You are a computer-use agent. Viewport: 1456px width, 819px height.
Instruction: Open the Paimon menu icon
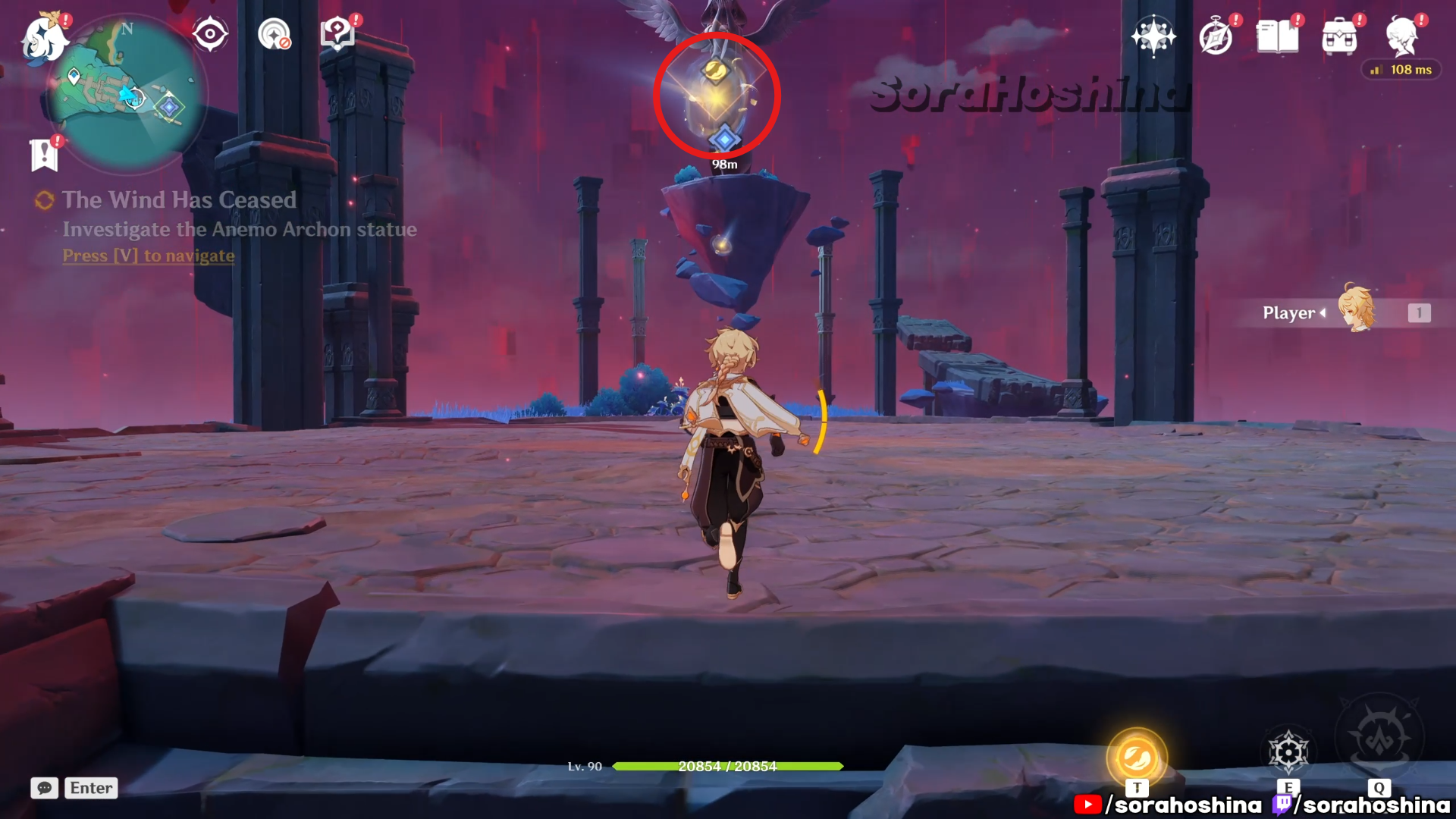[x=44, y=38]
